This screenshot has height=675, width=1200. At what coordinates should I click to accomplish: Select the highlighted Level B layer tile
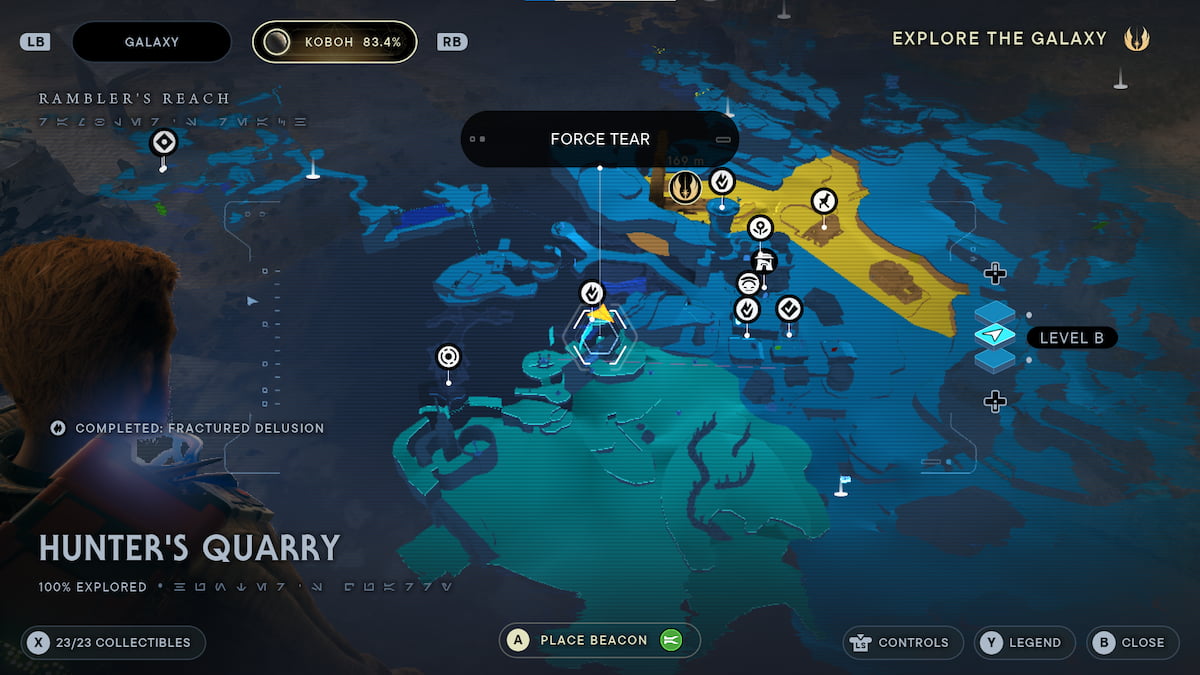[994, 336]
